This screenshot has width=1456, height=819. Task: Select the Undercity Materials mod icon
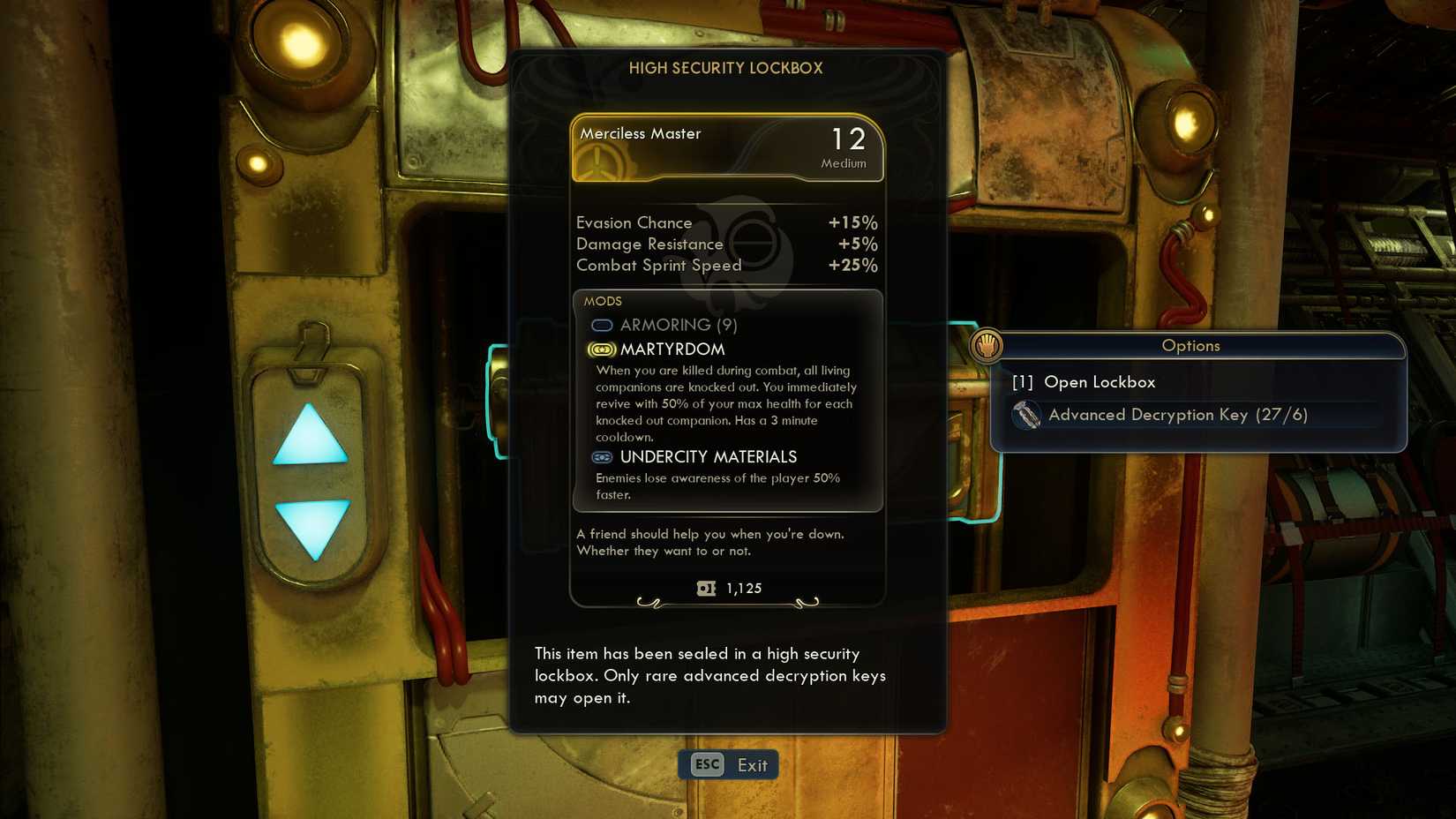pos(601,457)
